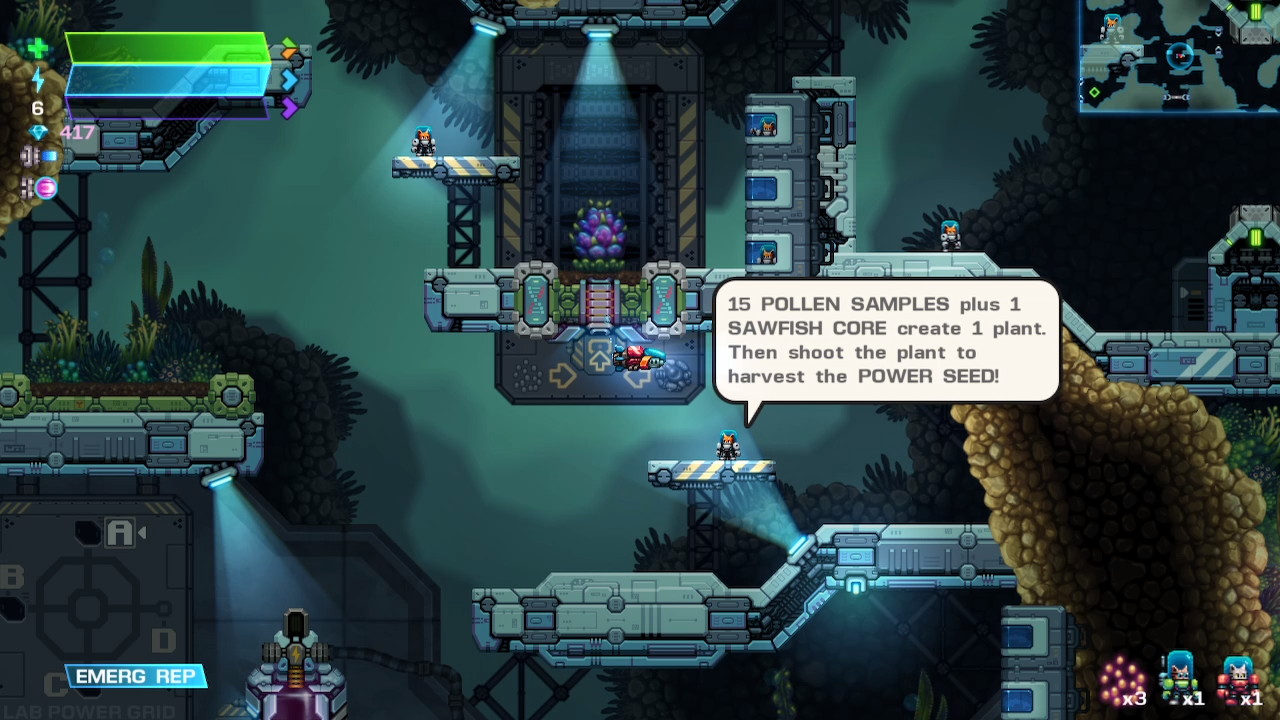
Task: Select the pink orb secondary weapon icon
Action: tap(45, 187)
